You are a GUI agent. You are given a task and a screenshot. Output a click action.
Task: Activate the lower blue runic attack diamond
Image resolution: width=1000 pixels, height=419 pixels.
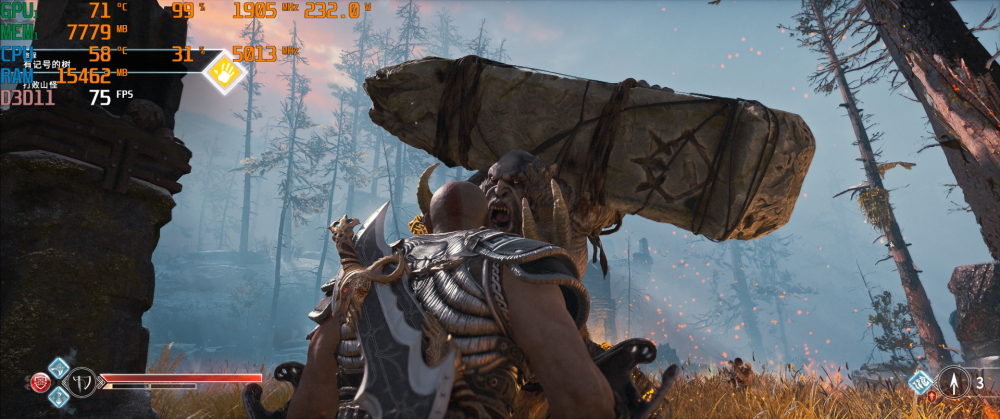58,397
